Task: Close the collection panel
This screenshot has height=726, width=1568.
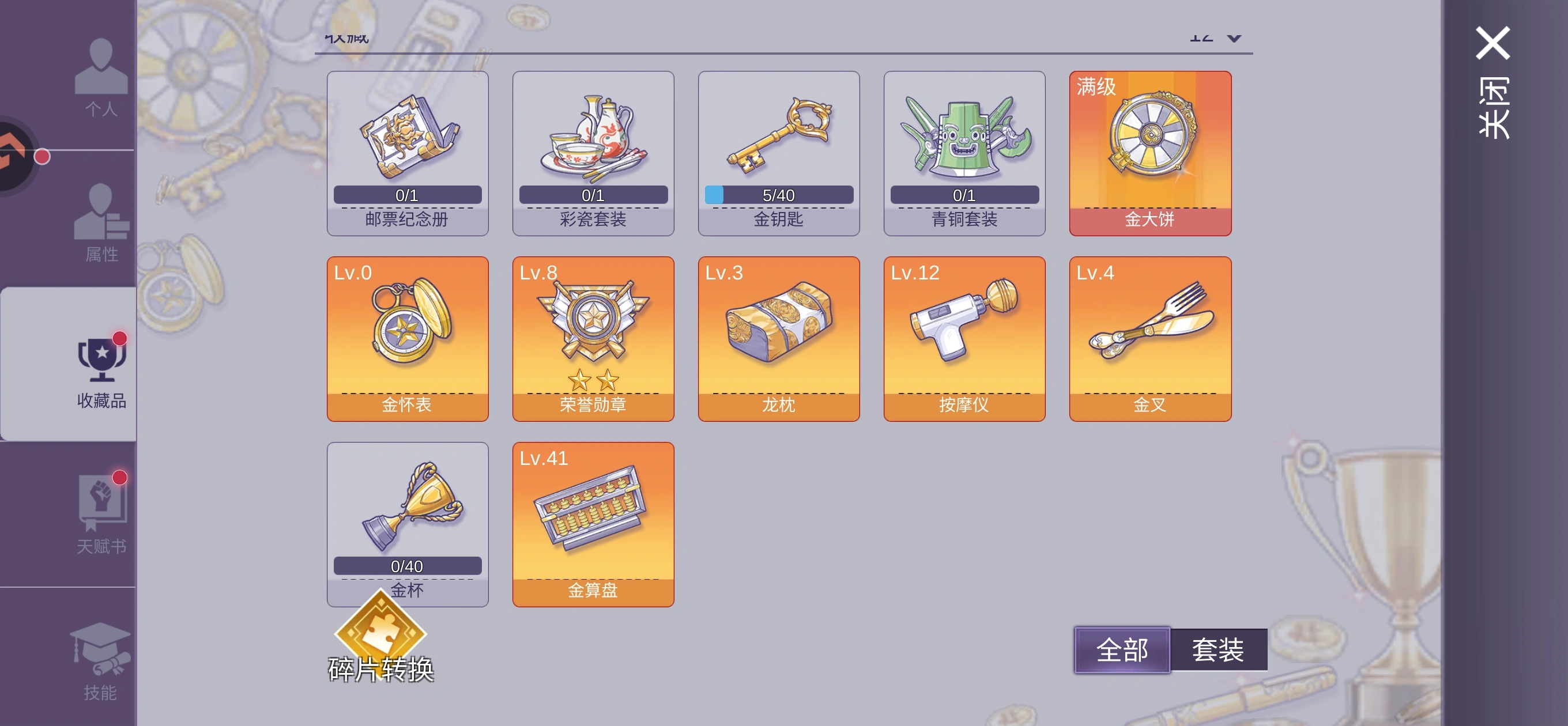Action: coord(1492,79)
